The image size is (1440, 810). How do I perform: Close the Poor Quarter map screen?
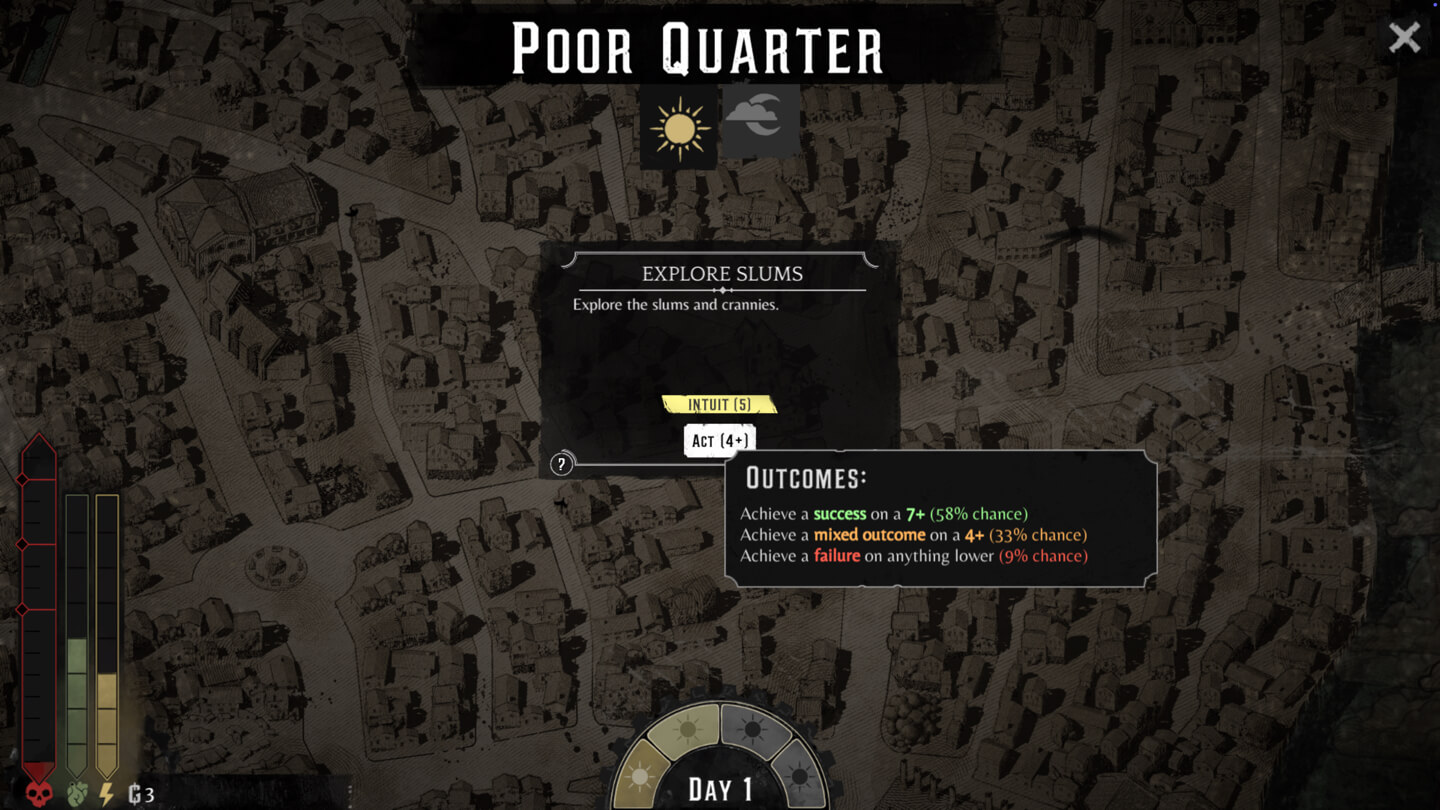click(x=1404, y=38)
